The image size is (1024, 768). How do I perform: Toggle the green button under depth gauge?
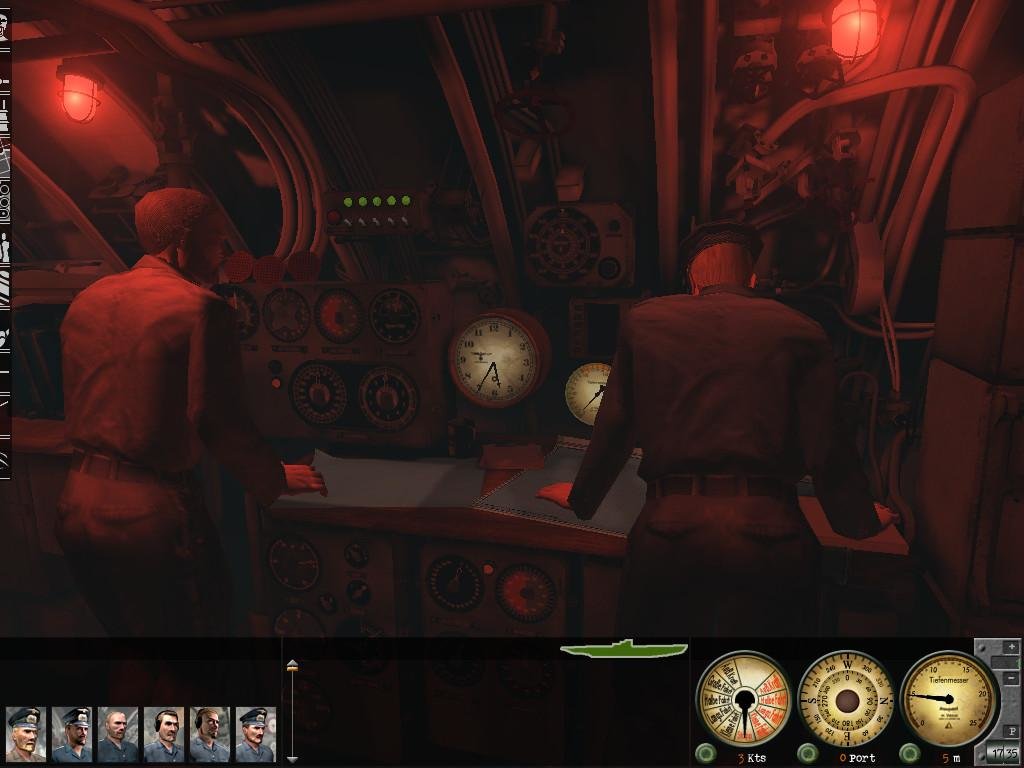click(x=908, y=753)
